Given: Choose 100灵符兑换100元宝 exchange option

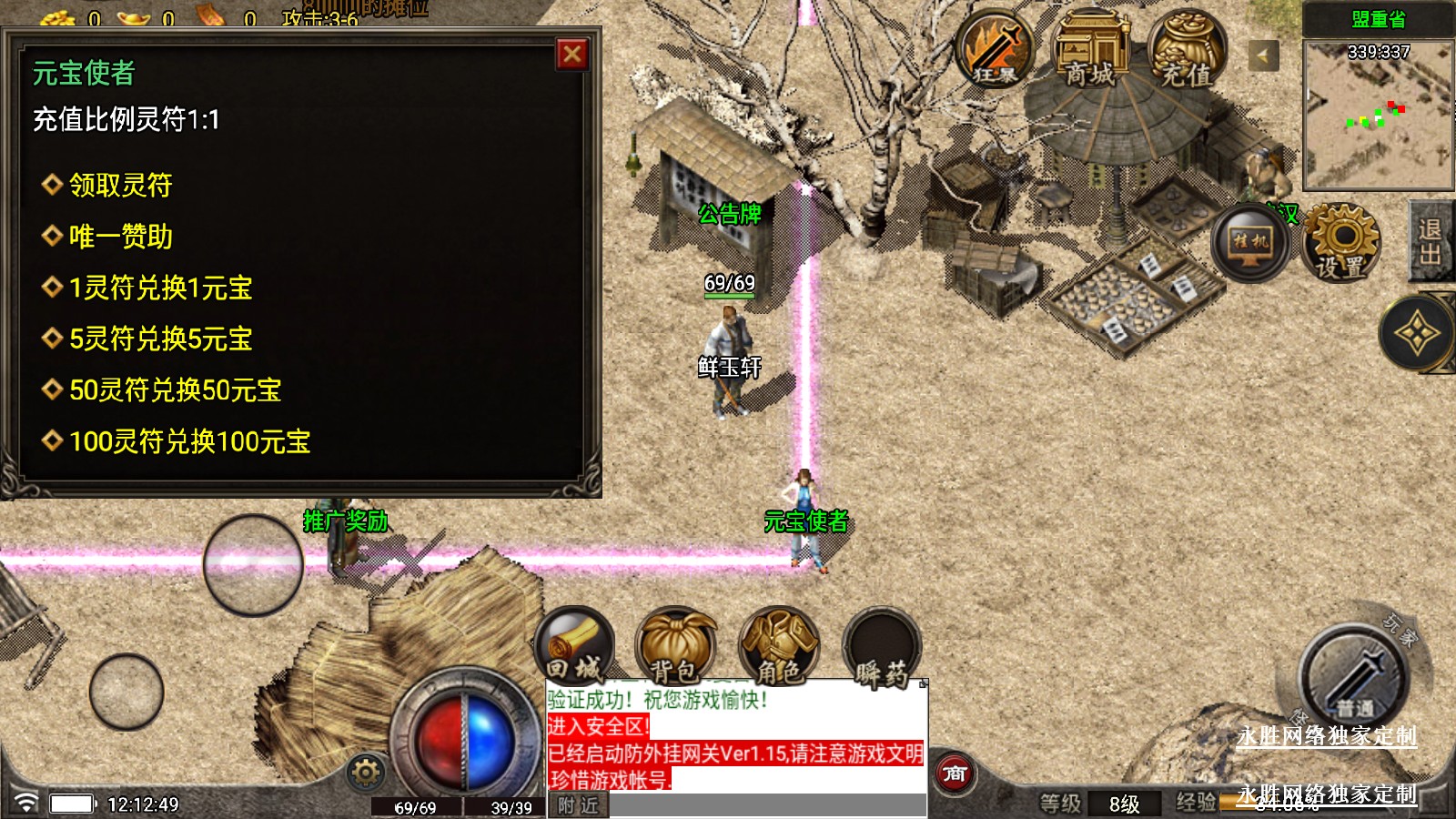Looking at the screenshot, I should (x=189, y=442).
